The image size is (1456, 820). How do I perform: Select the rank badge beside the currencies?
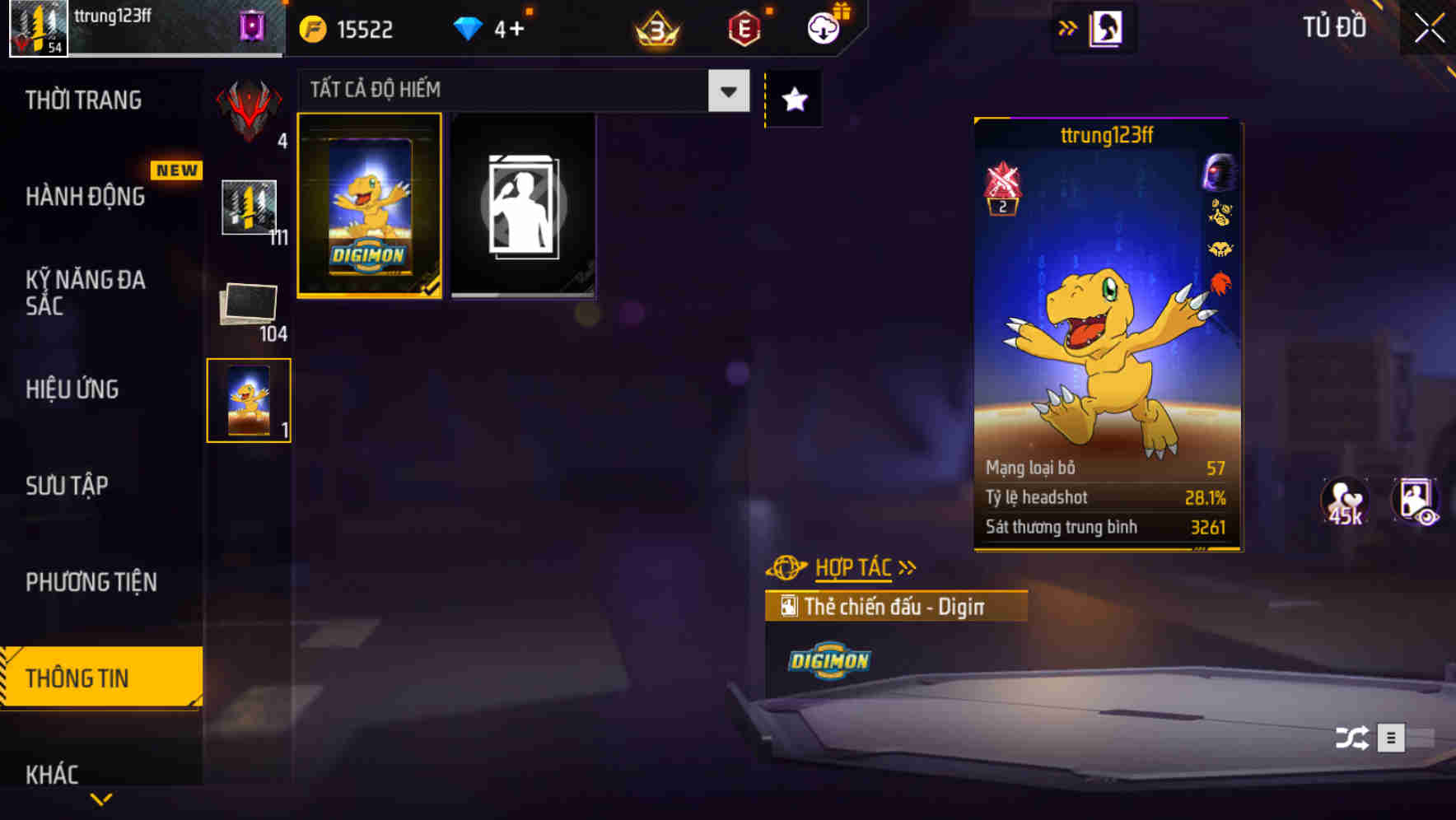point(655,30)
